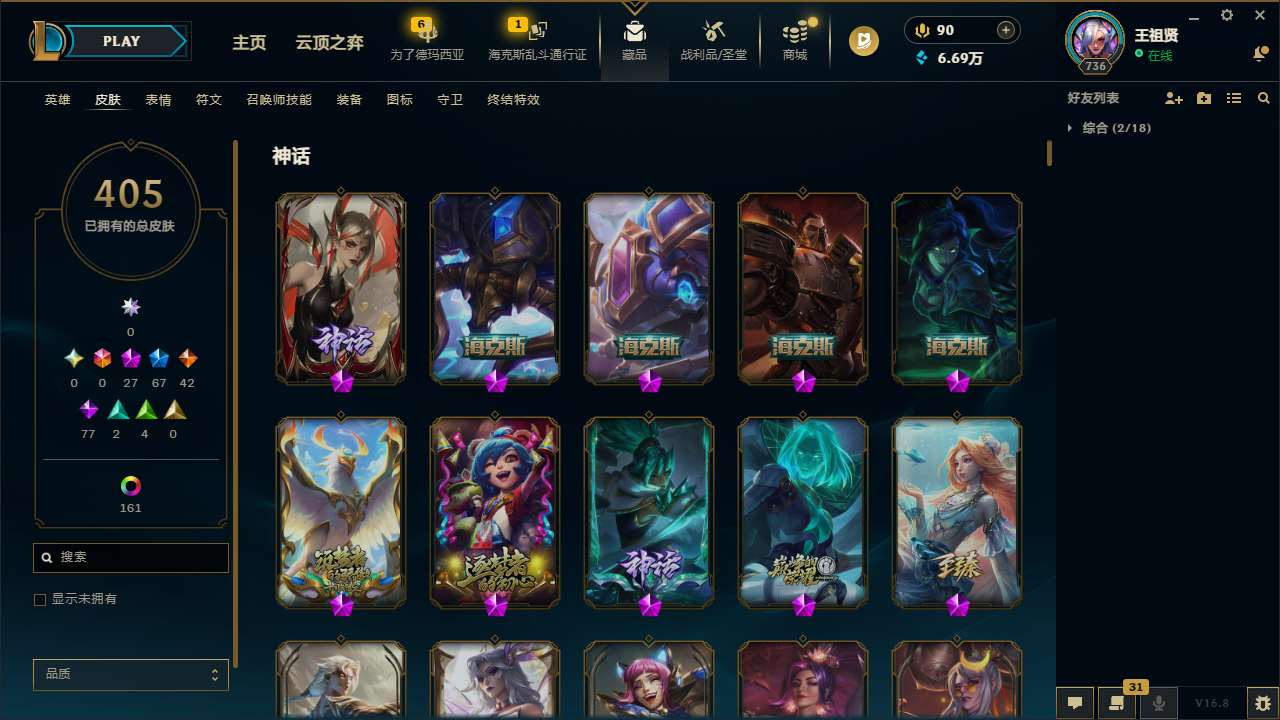Viewport: 1280px width, 720px height.
Task: Open the friend list display options icon
Action: click(x=1234, y=98)
